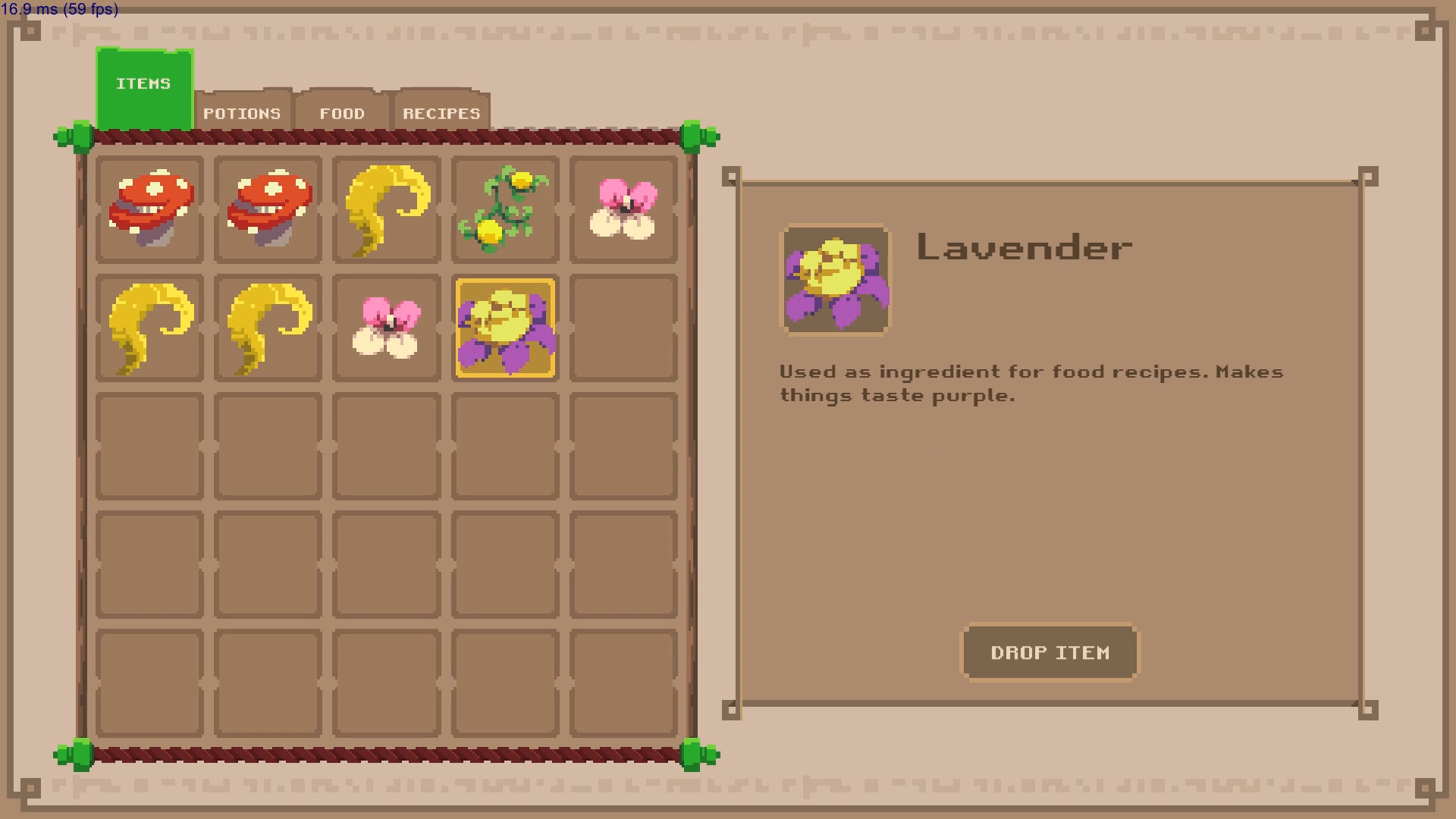Open the FOOD tab
This screenshot has width=1456, height=819.
point(343,113)
